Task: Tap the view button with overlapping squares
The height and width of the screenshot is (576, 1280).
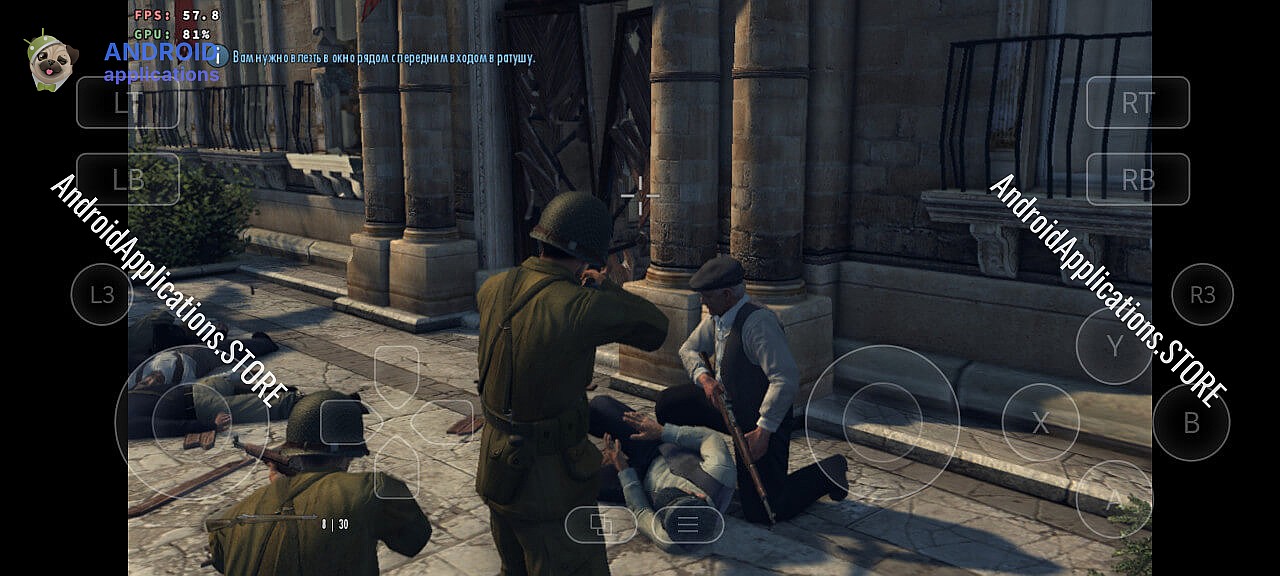Action: (601, 524)
